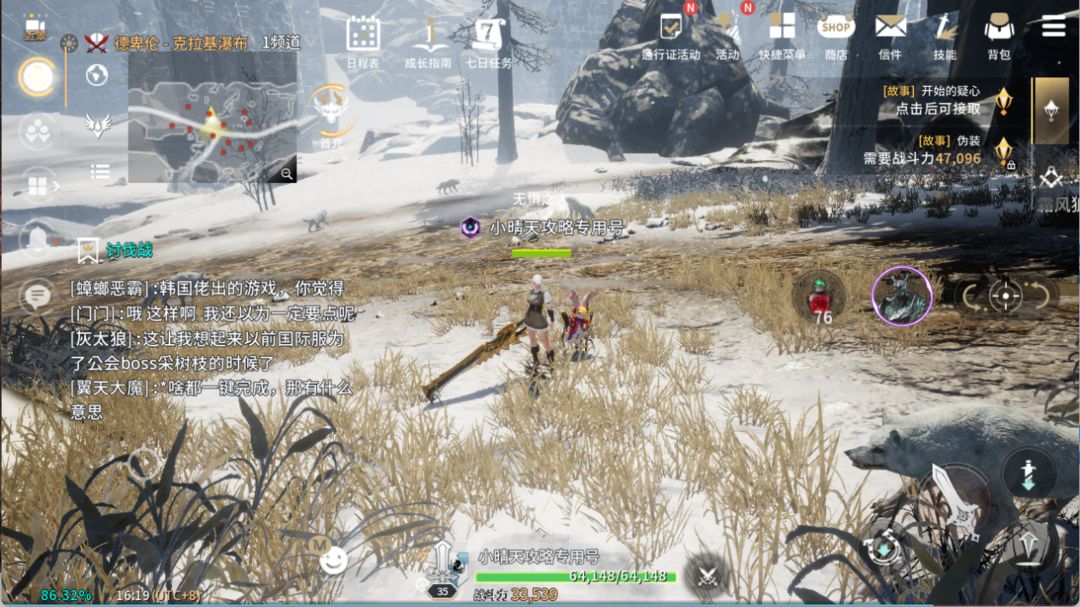Open the globe world map icon
This screenshot has width=1080, height=607.
coord(97,74)
